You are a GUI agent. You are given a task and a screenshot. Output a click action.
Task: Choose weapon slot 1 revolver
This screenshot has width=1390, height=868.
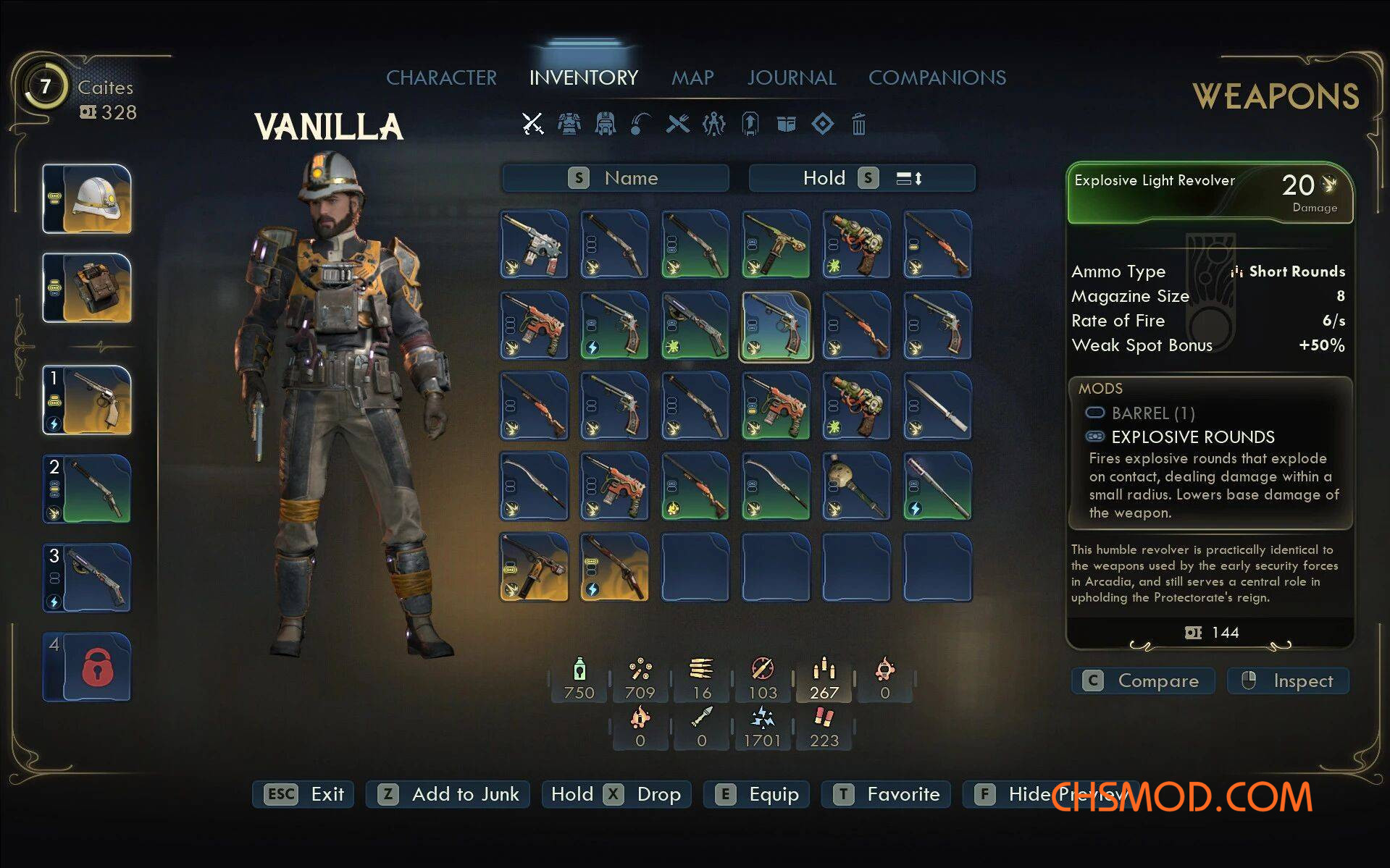[88, 400]
